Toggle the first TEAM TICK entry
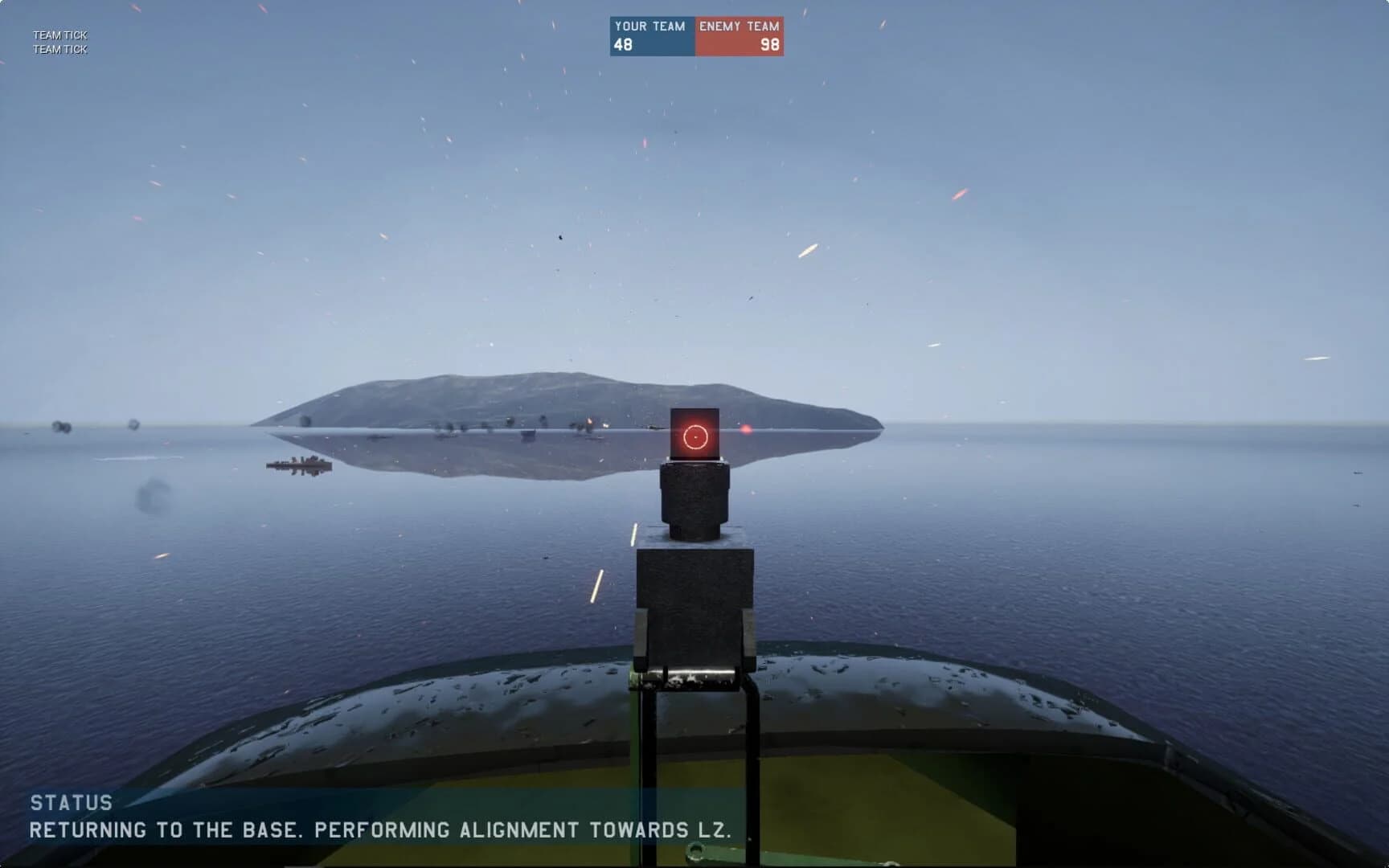Viewport: 1389px width, 868px height. (60, 35)
